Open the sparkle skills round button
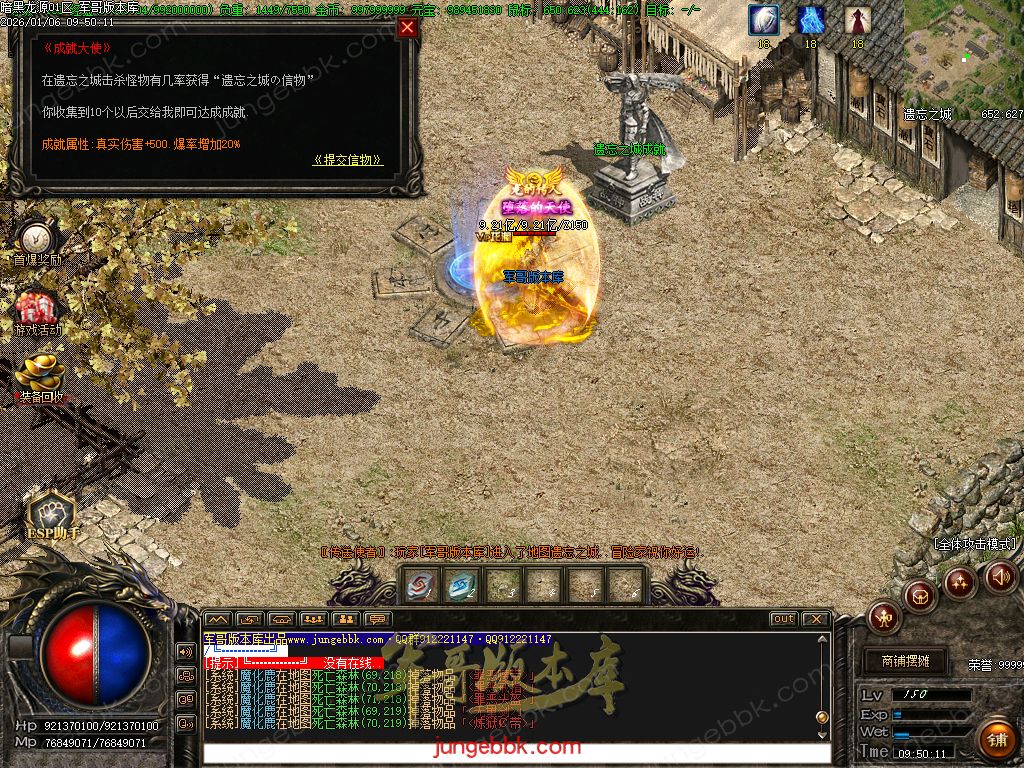Image resolution: width=1024 pixels, height=768 pixels. (960, 581)
